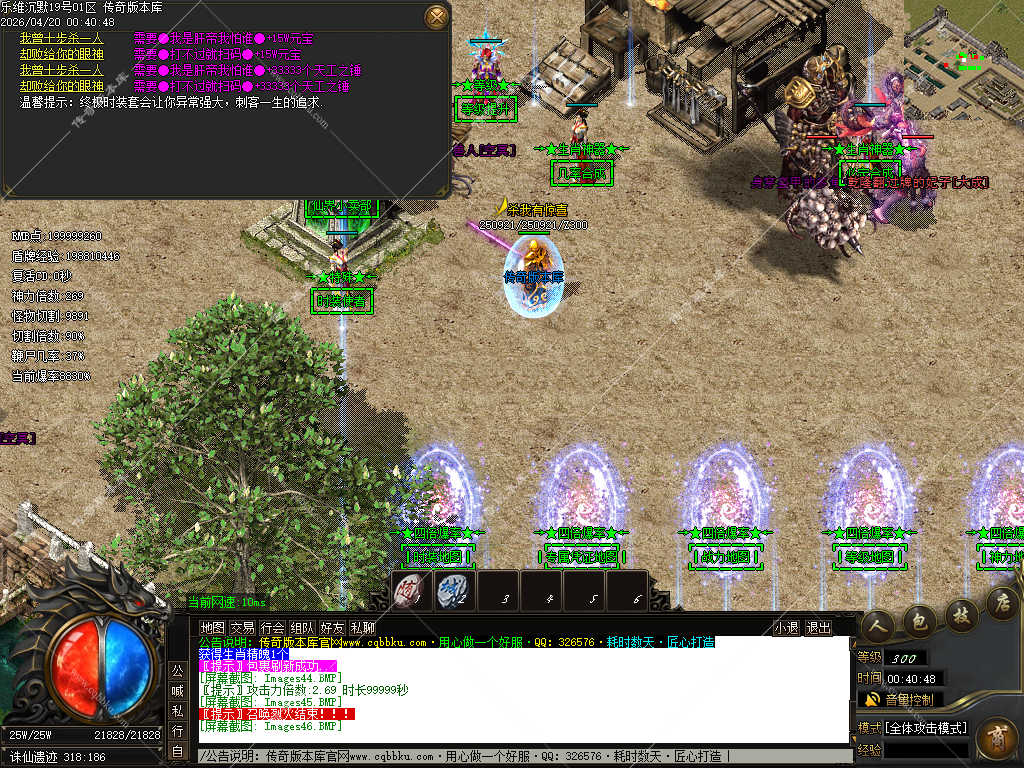Viewport: 1024px width, 768px height.
Task: Use the red item in hotbar slot 1
Action: click(x=408, y=591)
